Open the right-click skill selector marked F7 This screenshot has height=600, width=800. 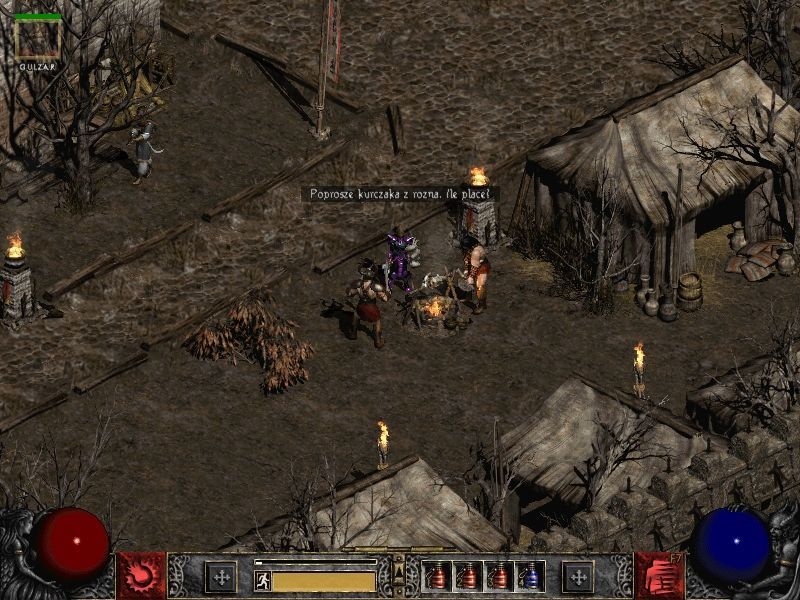659,575
